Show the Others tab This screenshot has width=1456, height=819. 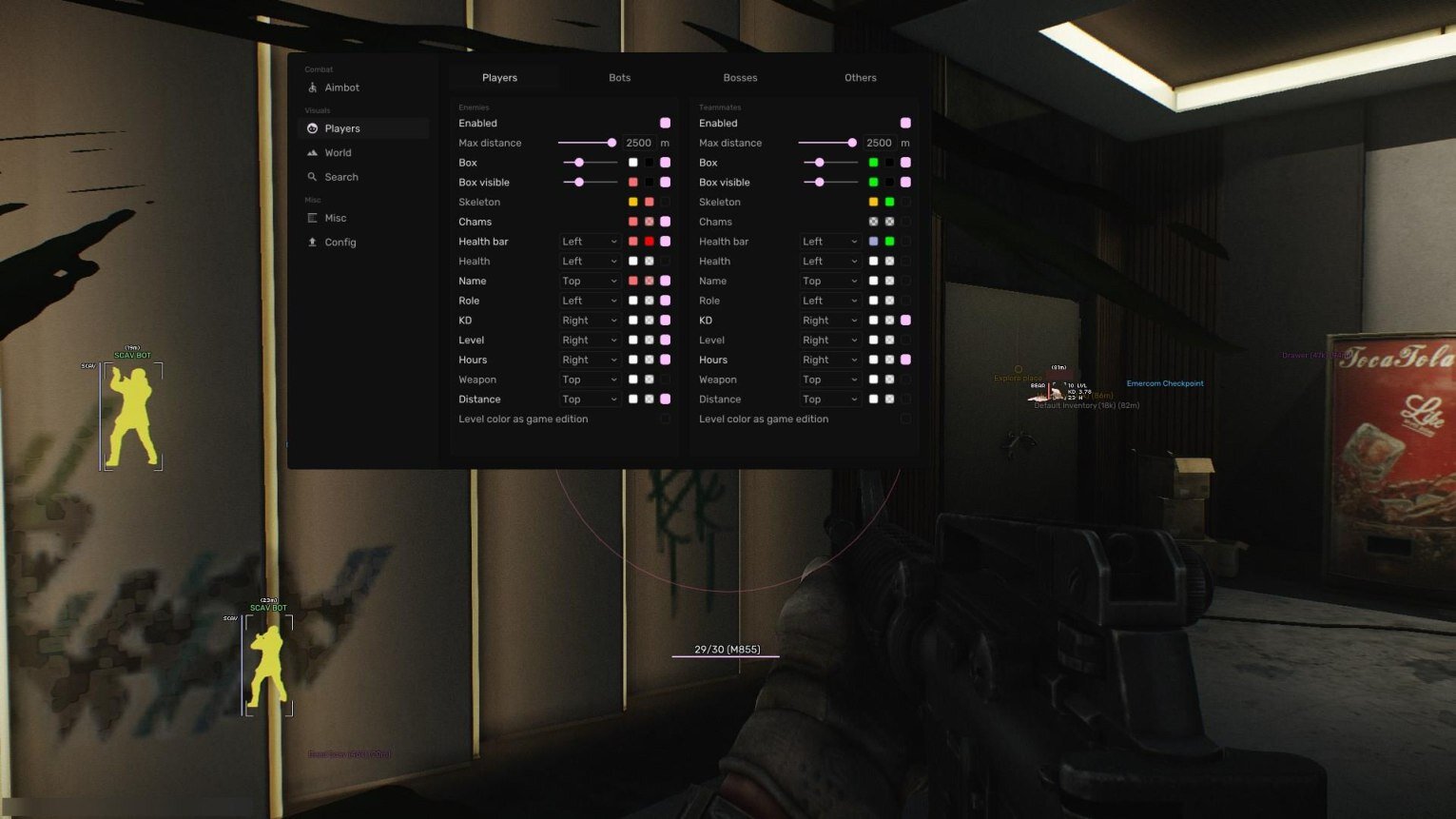[860, 78]
